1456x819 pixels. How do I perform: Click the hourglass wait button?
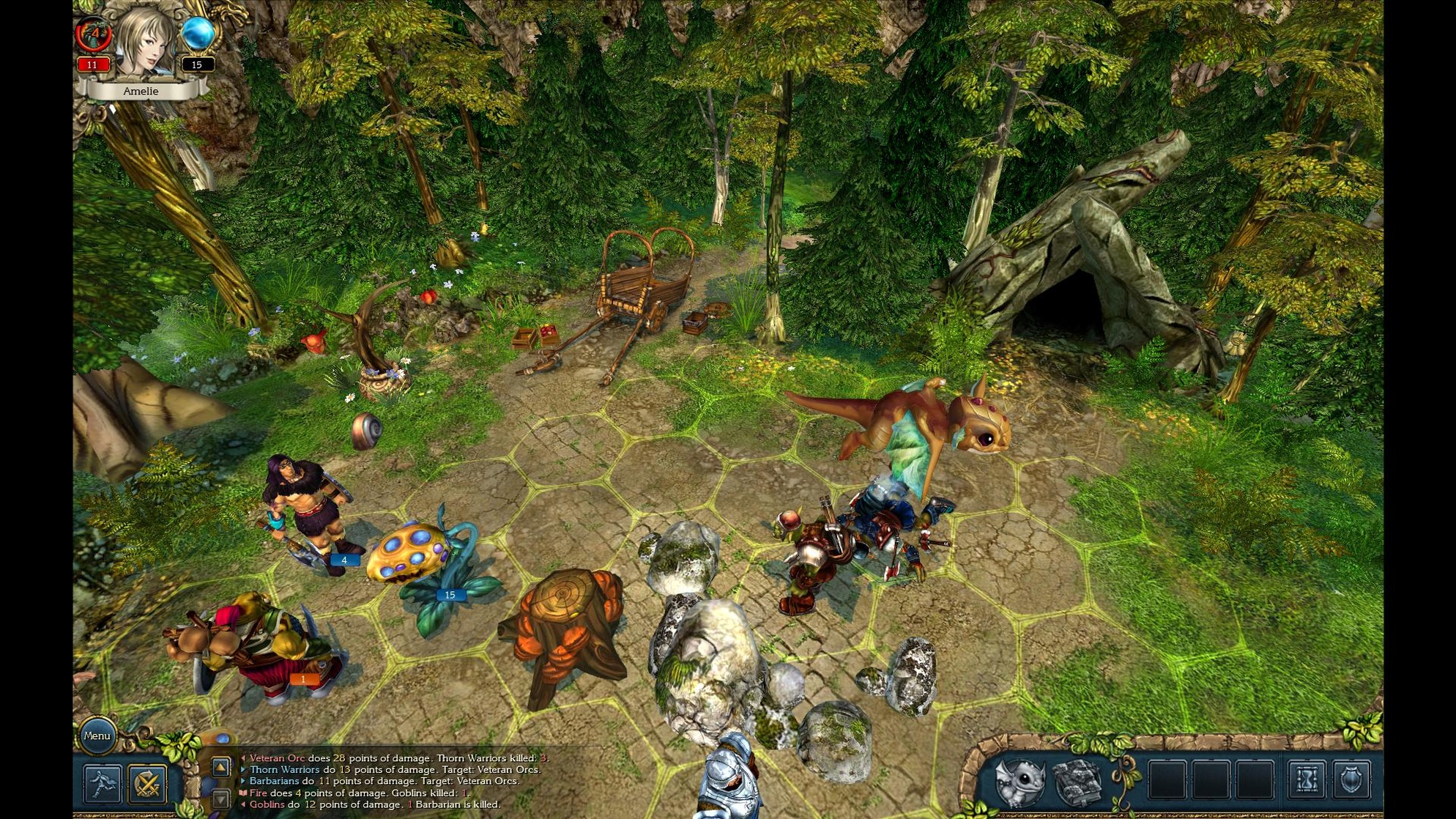click(x=1307, y=779)
